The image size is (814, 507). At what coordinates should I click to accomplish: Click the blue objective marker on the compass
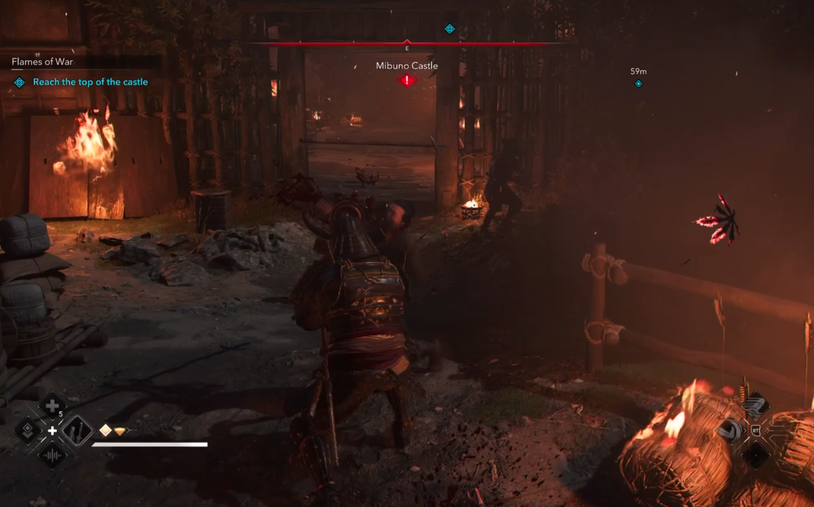click(x=449, y=29)
